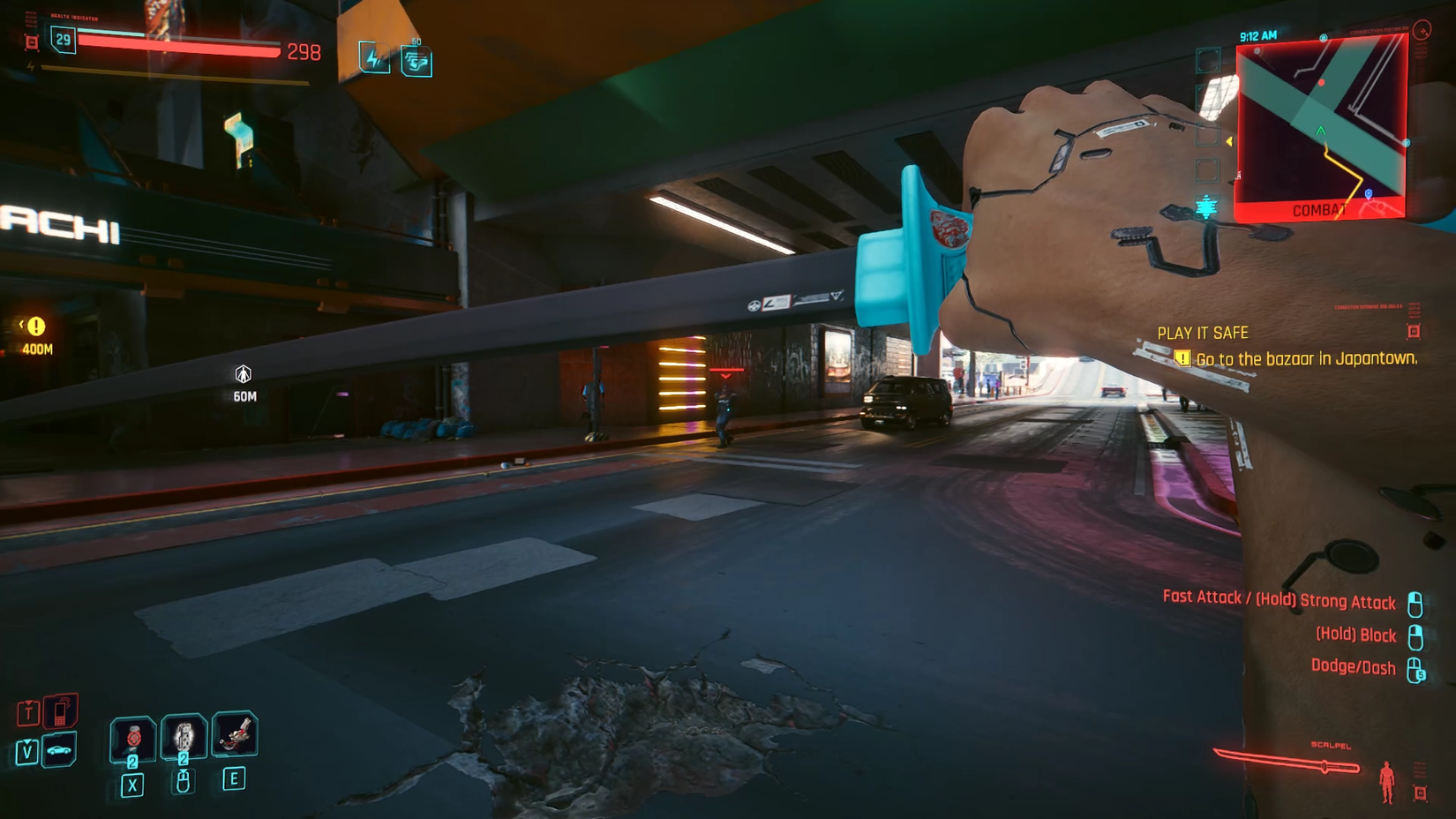1456x819 pixels.
Task: Click the vehicle summon car icon
Action: coord(58,750)
